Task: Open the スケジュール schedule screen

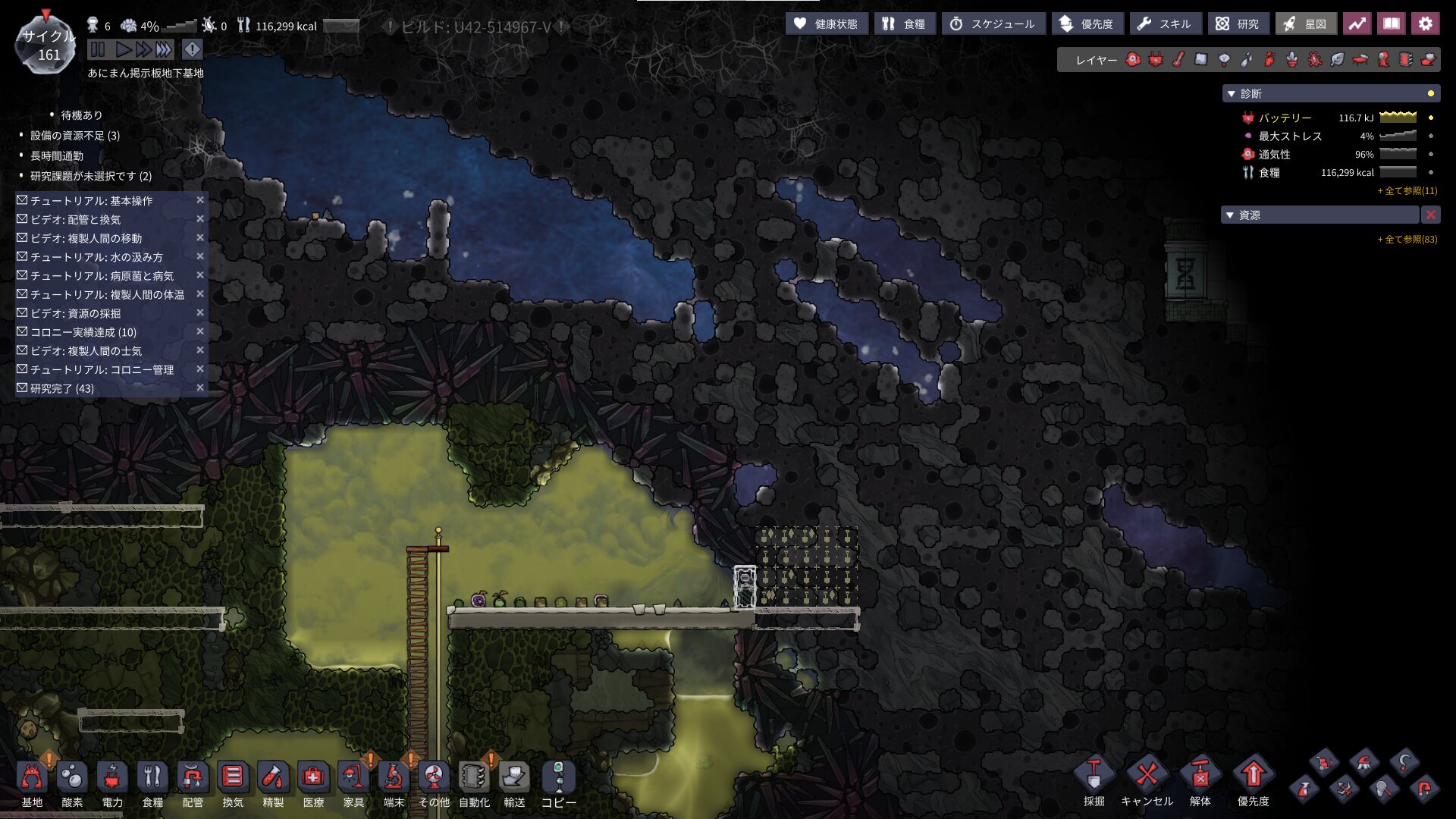Action: (x=993, y=24)
